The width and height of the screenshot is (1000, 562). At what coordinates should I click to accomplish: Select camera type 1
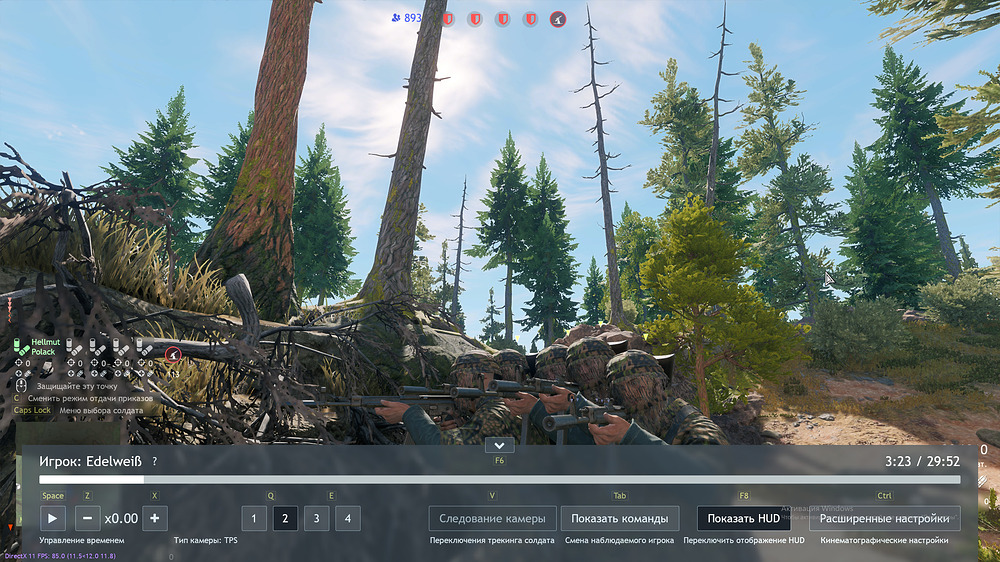254,518
